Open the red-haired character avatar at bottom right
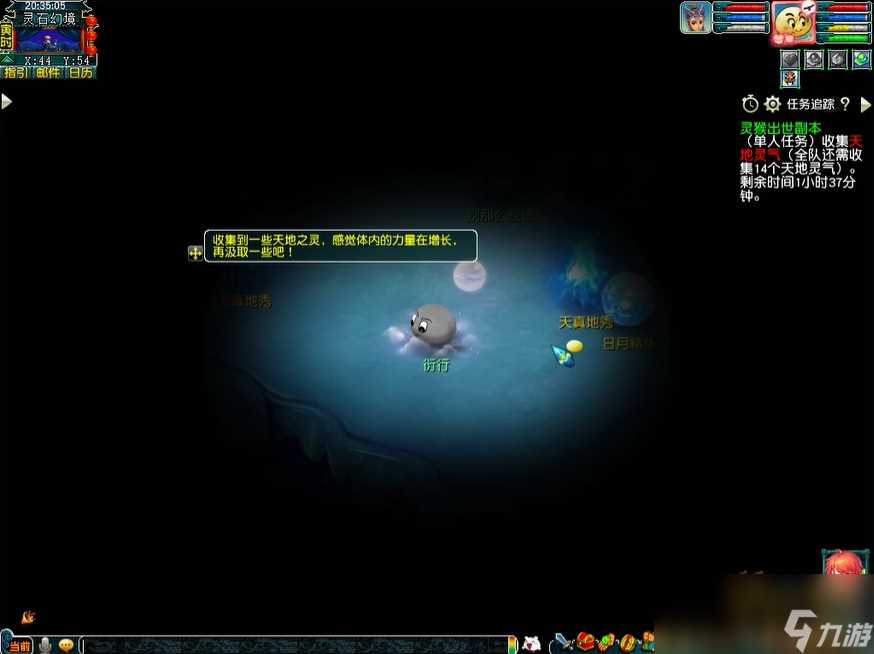The width and height of the screenshot is (874, 654). (x=843, y=563)
